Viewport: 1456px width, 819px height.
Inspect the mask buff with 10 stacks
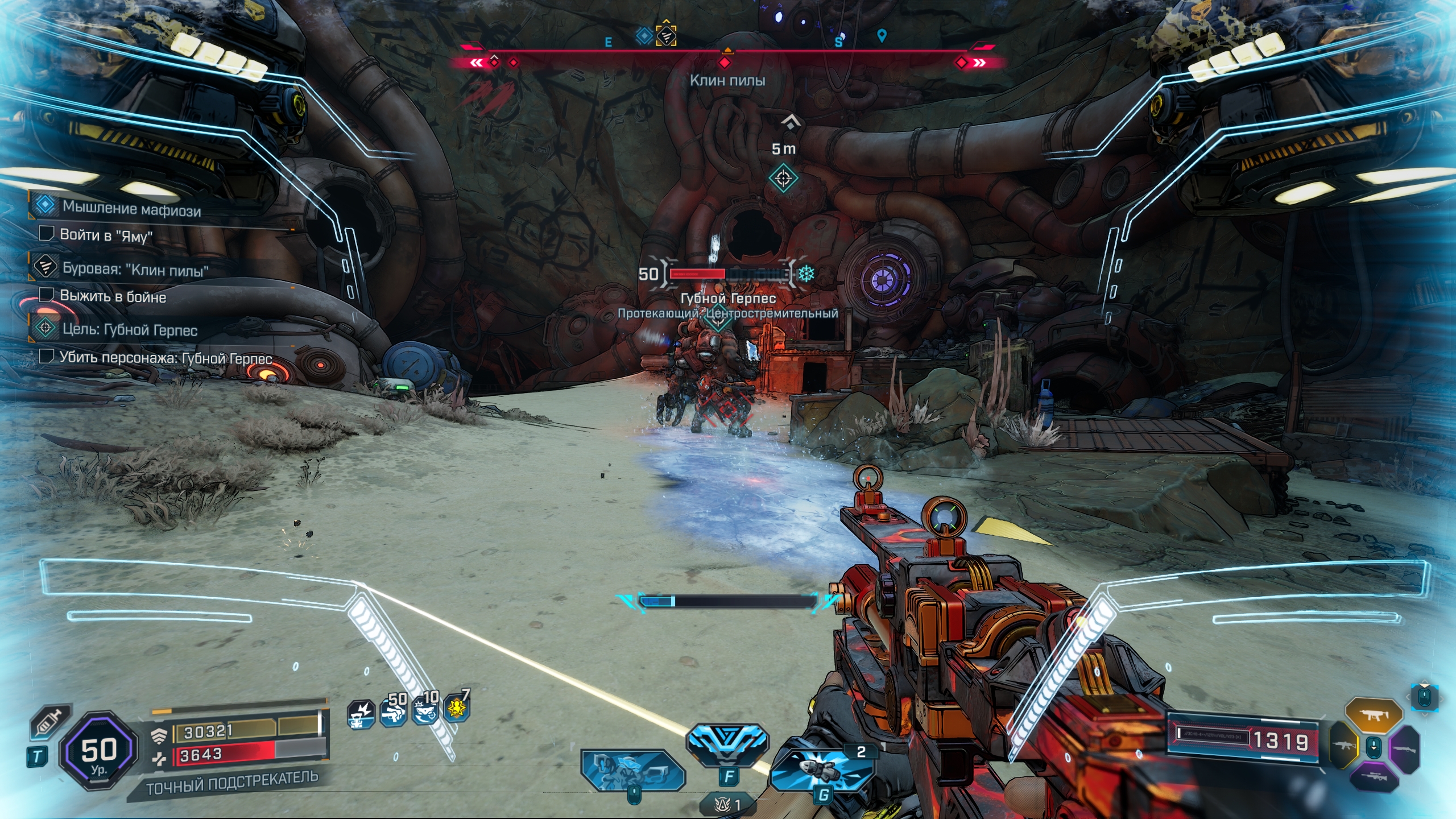425,710
